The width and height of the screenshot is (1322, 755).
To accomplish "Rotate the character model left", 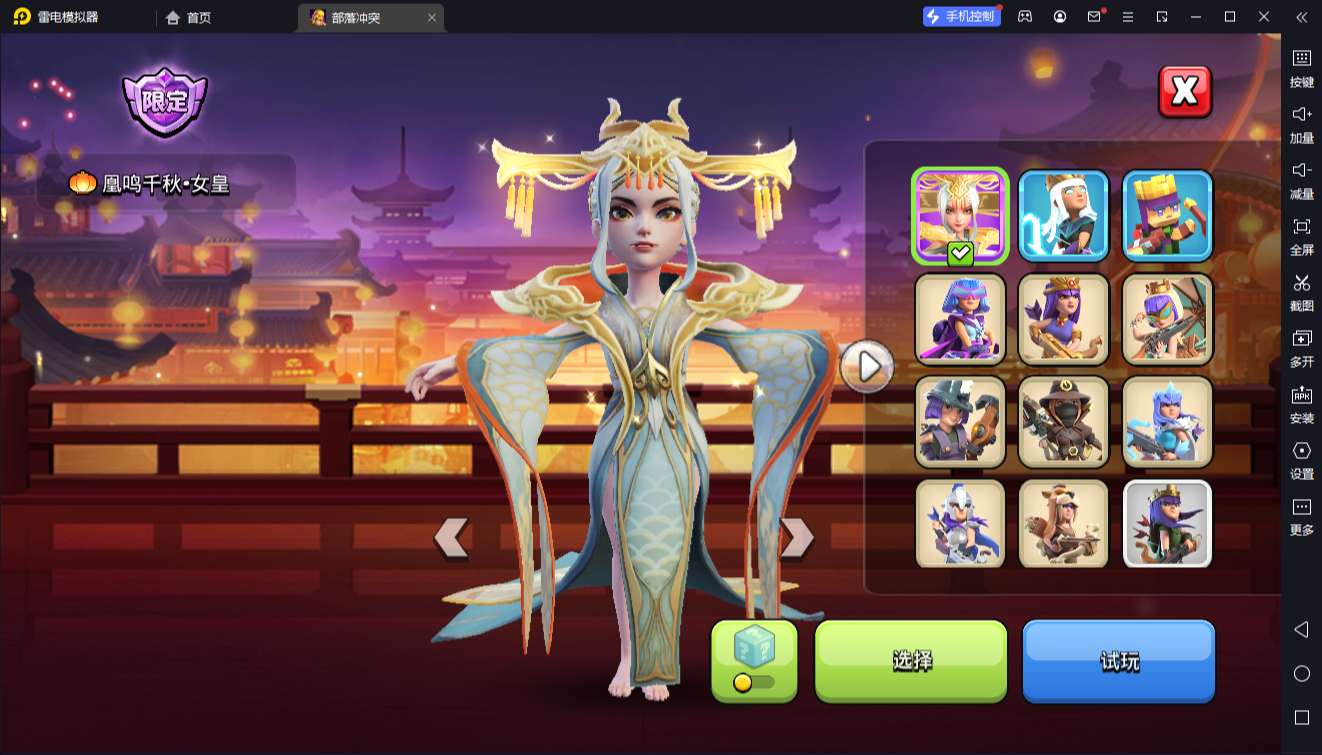I will point(452,537).
